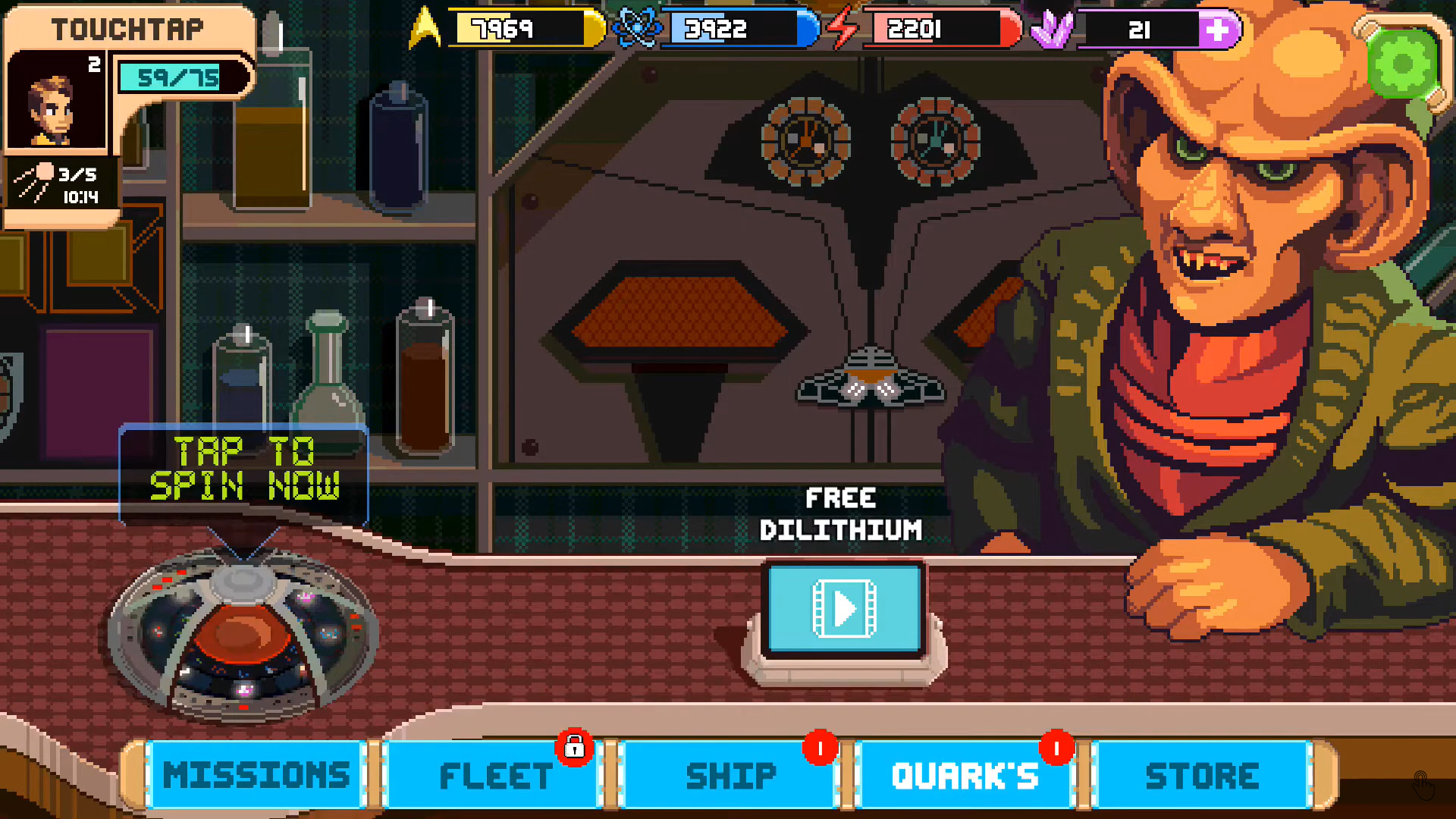Screen dimensions: 1456x819
Task: Open the STORE menu item
Action: coord(1202,775)
